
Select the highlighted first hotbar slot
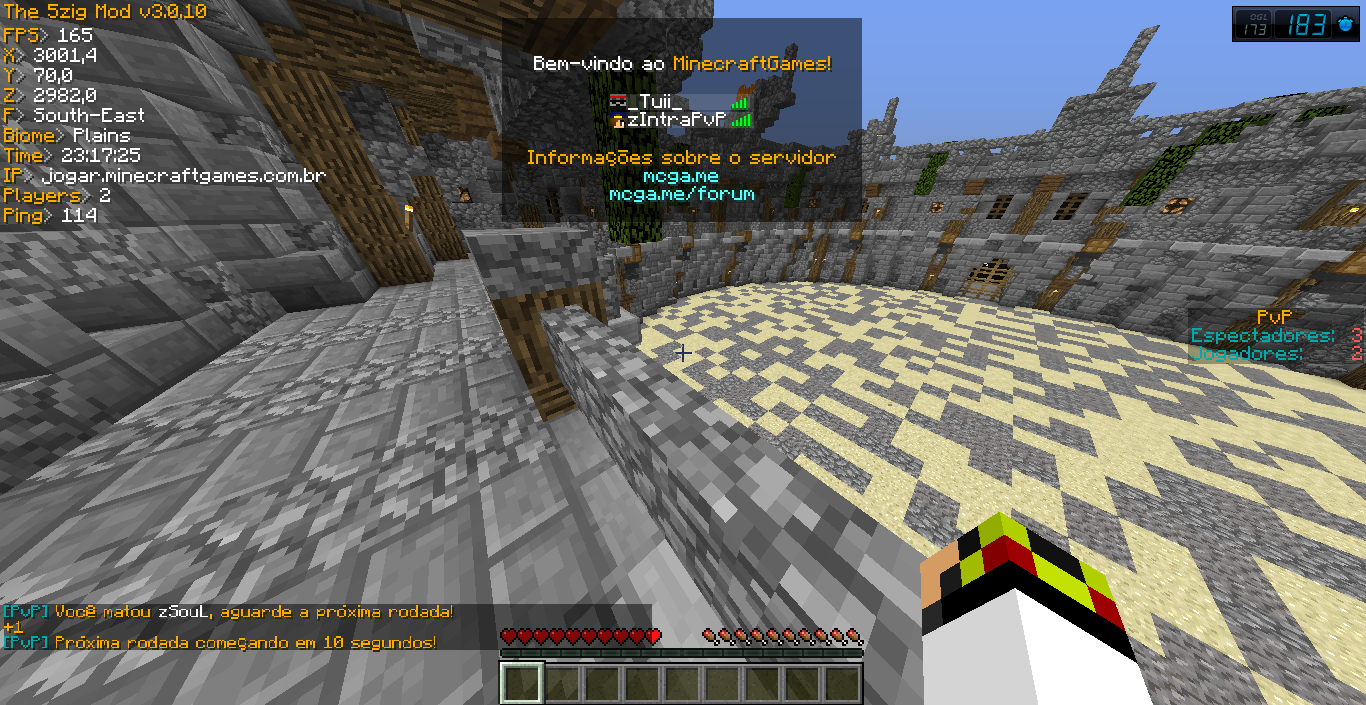[521, 683]
